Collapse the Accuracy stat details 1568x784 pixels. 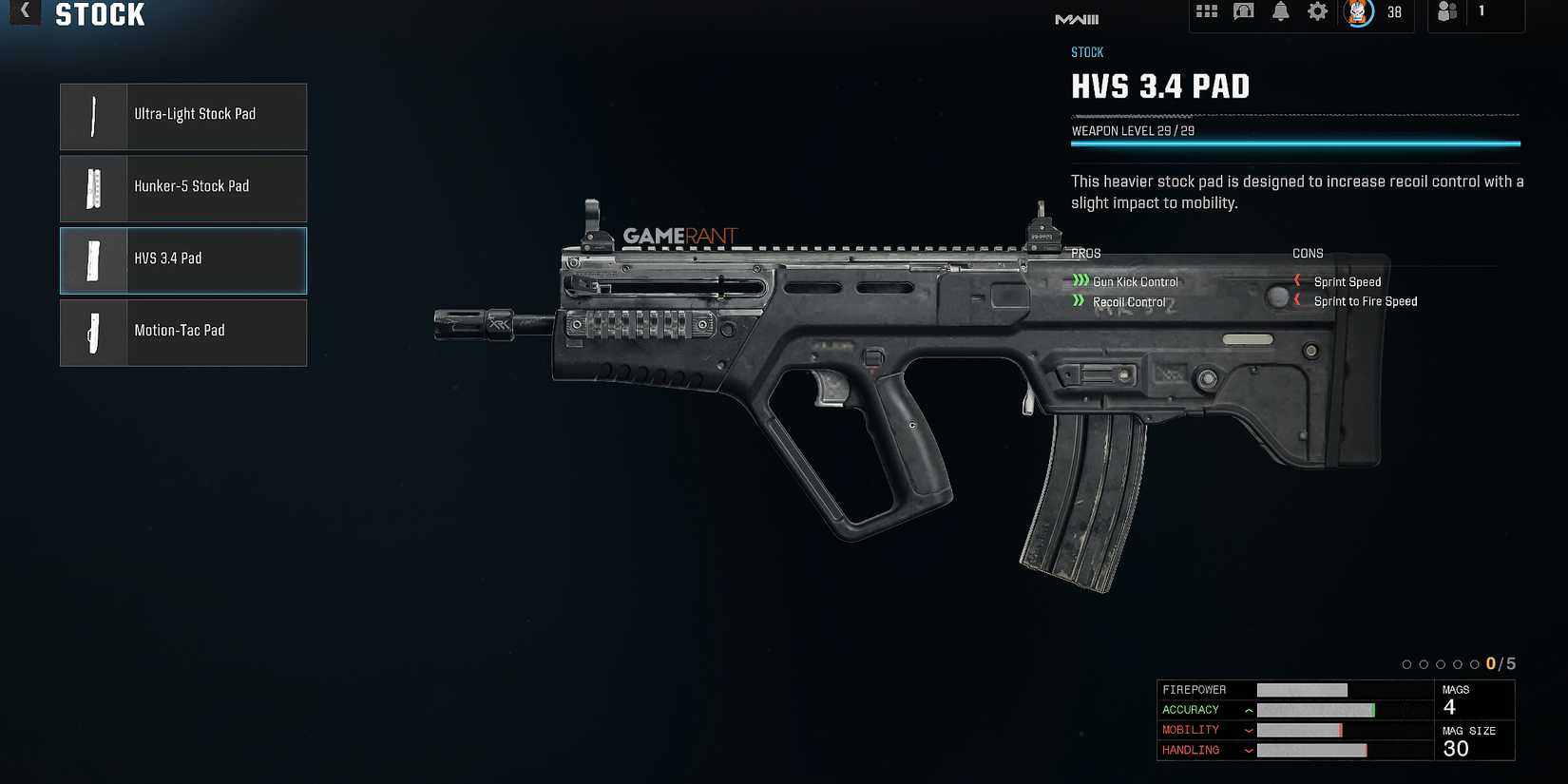click(x=1248, y=710)
